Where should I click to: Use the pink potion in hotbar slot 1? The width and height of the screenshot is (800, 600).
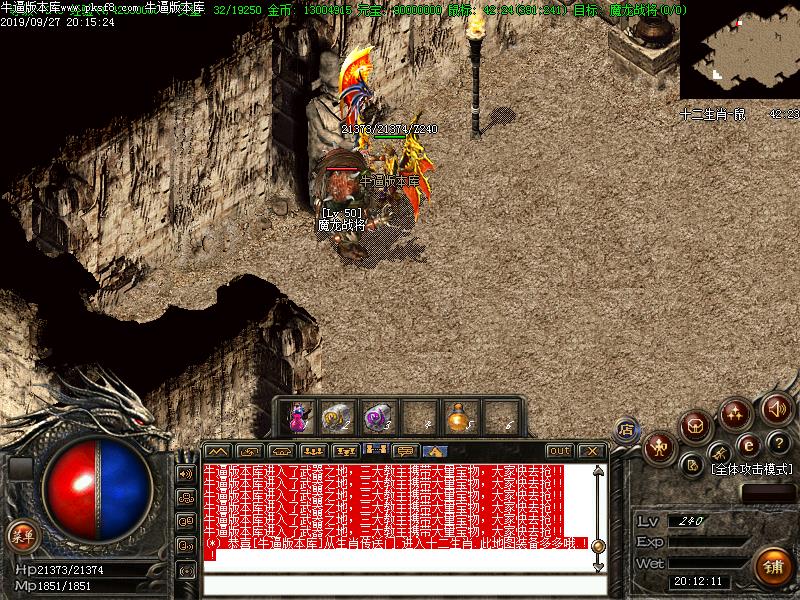[x=298, y=416]
